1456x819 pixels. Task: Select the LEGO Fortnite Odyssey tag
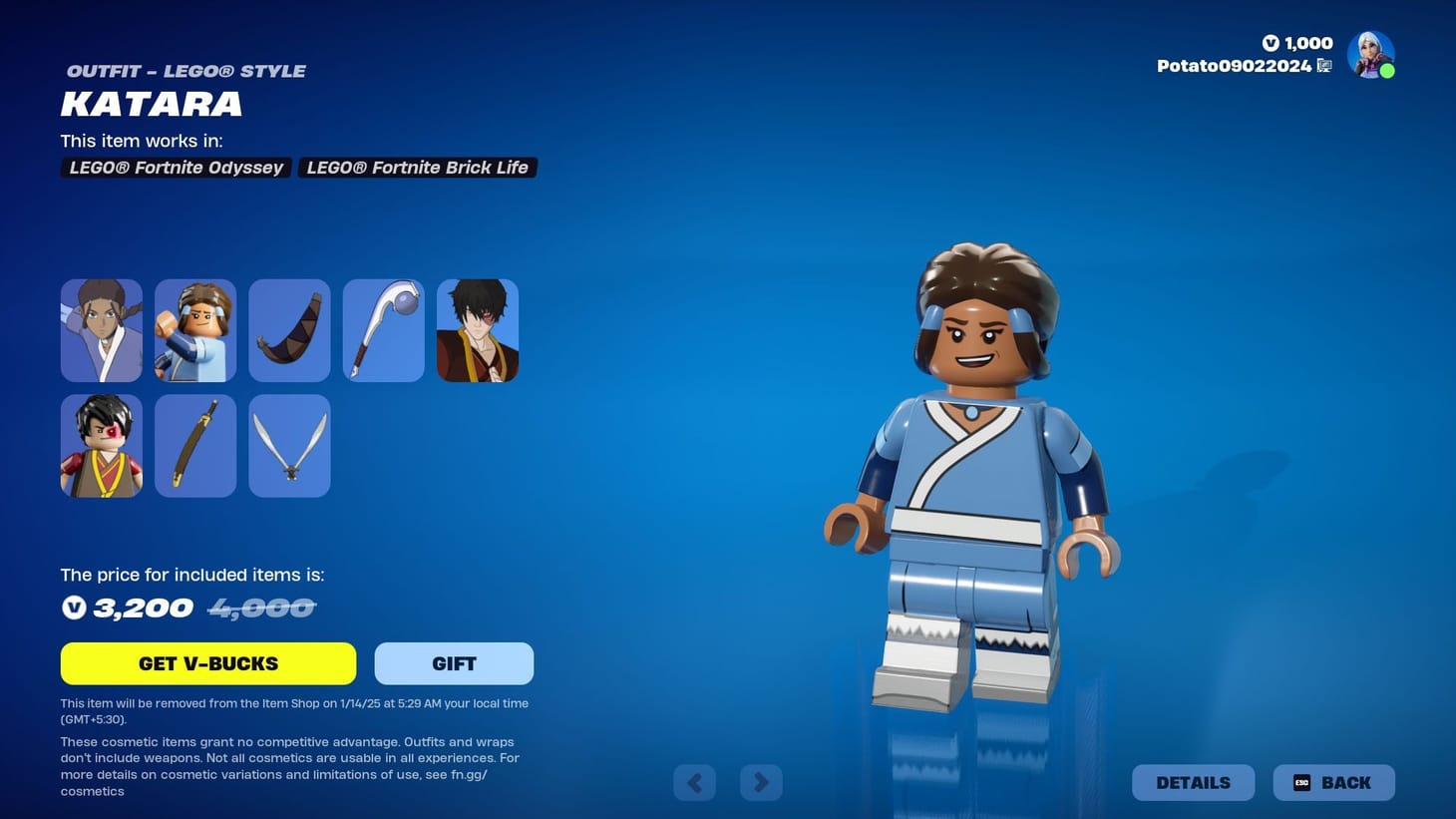(x=176, y=167)
